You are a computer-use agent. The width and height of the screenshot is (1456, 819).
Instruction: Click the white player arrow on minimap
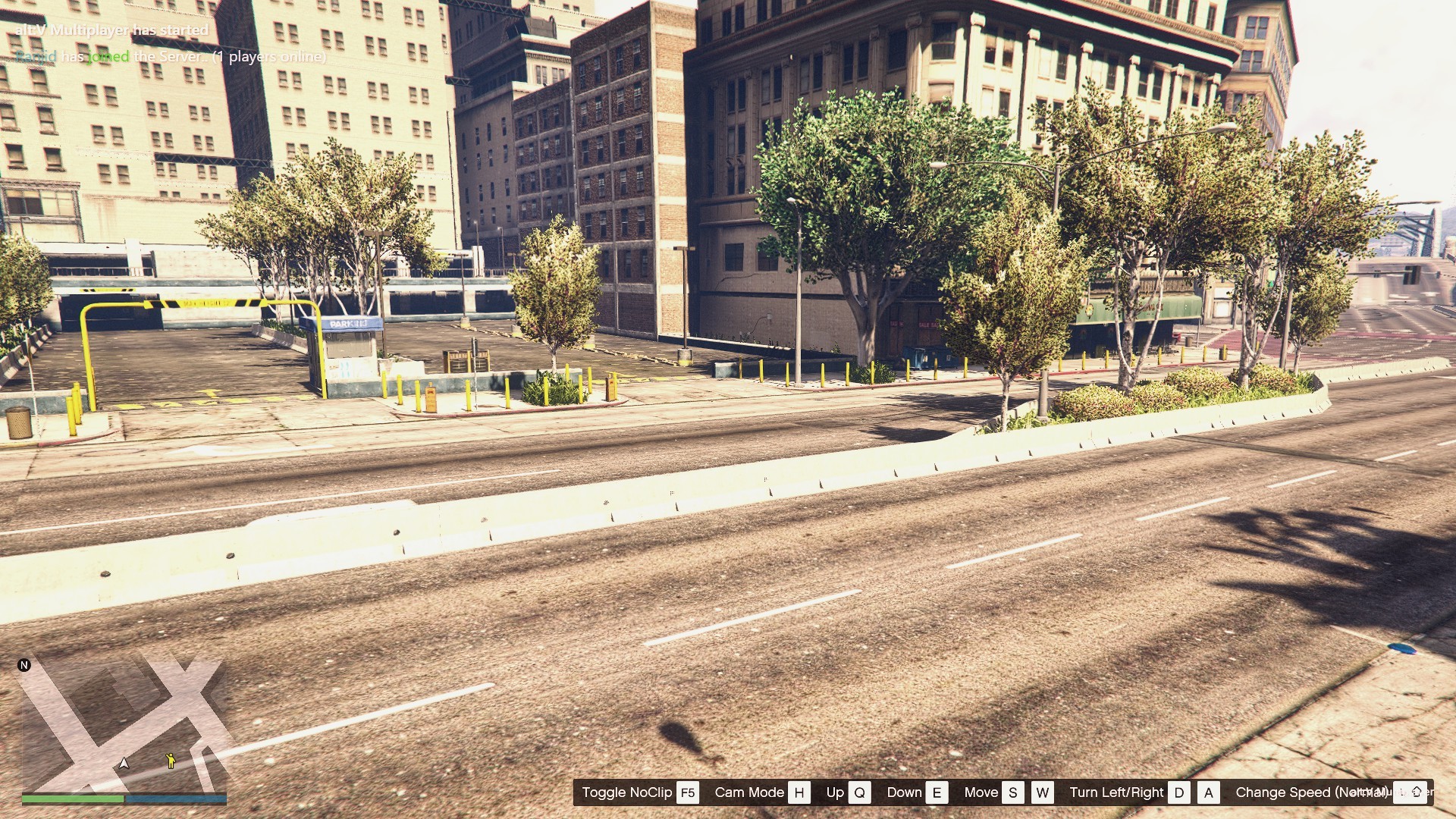point(124,763)
